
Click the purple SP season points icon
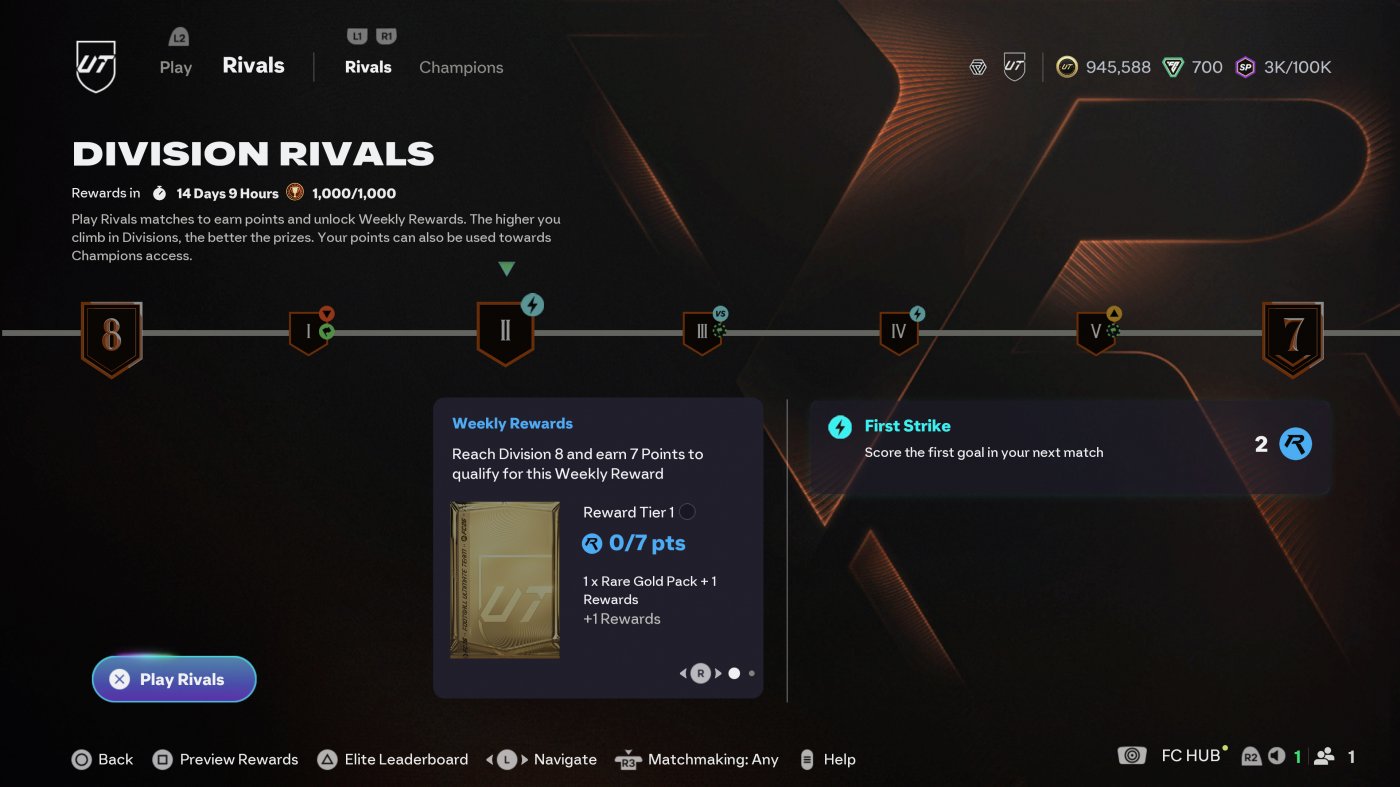pyautogui.click(x=1246, y=67)
